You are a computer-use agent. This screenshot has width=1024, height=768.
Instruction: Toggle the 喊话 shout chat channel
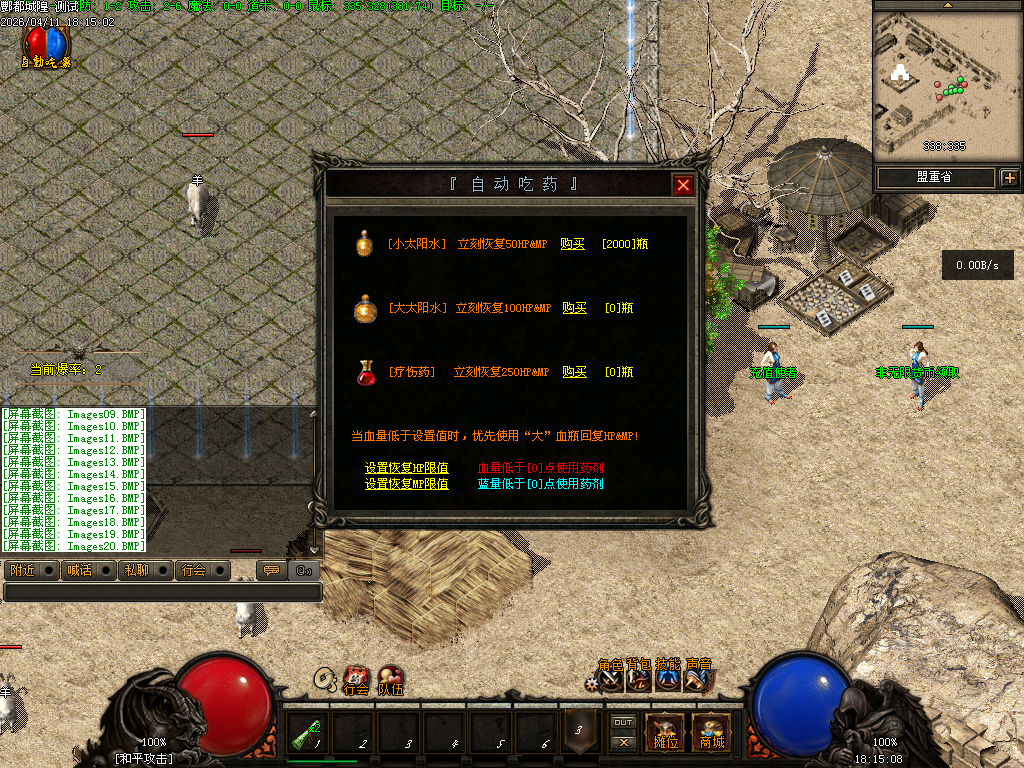[x=87, y=570]
